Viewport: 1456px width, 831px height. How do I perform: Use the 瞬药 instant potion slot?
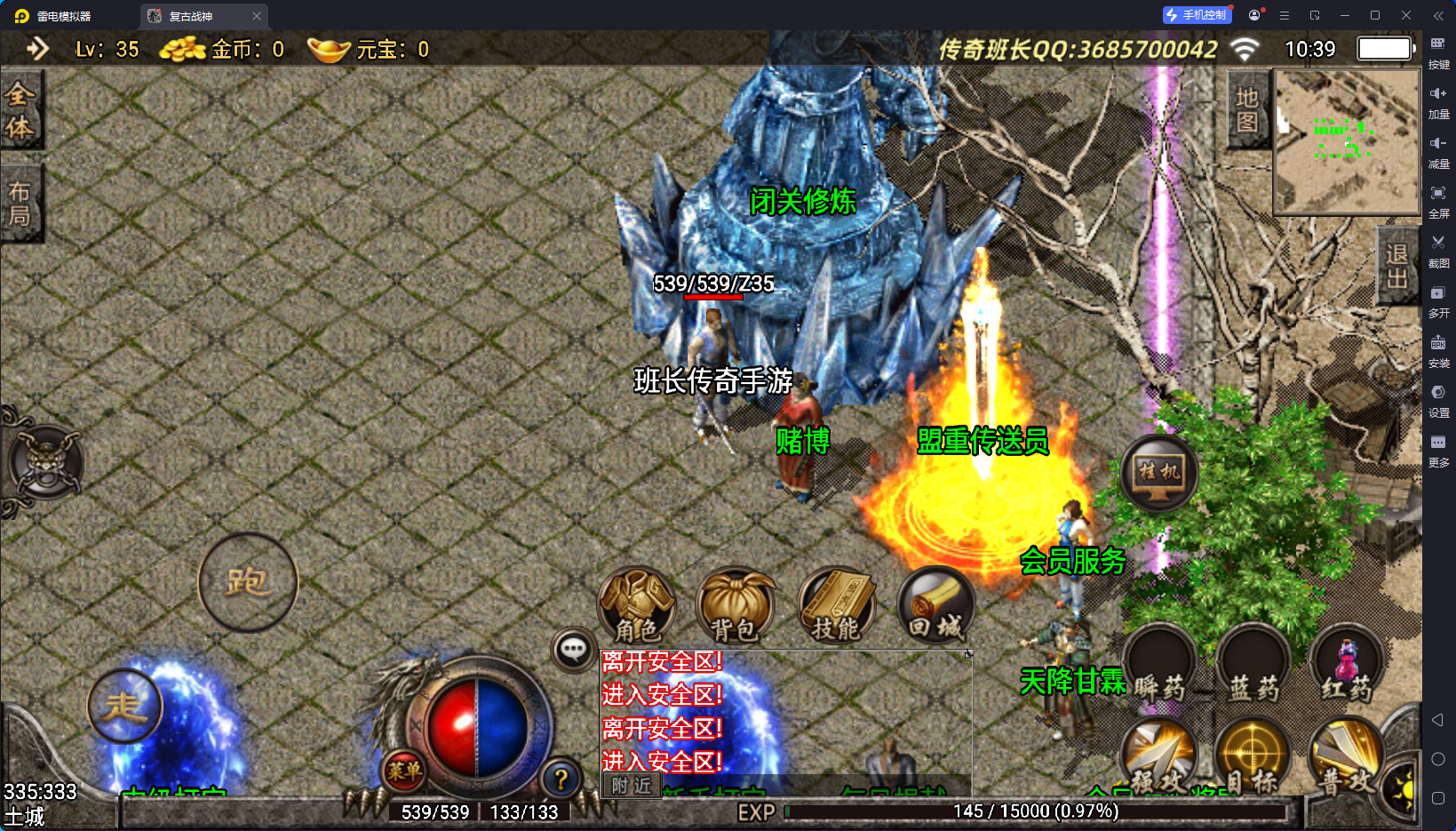click(x=1159, y=665)
